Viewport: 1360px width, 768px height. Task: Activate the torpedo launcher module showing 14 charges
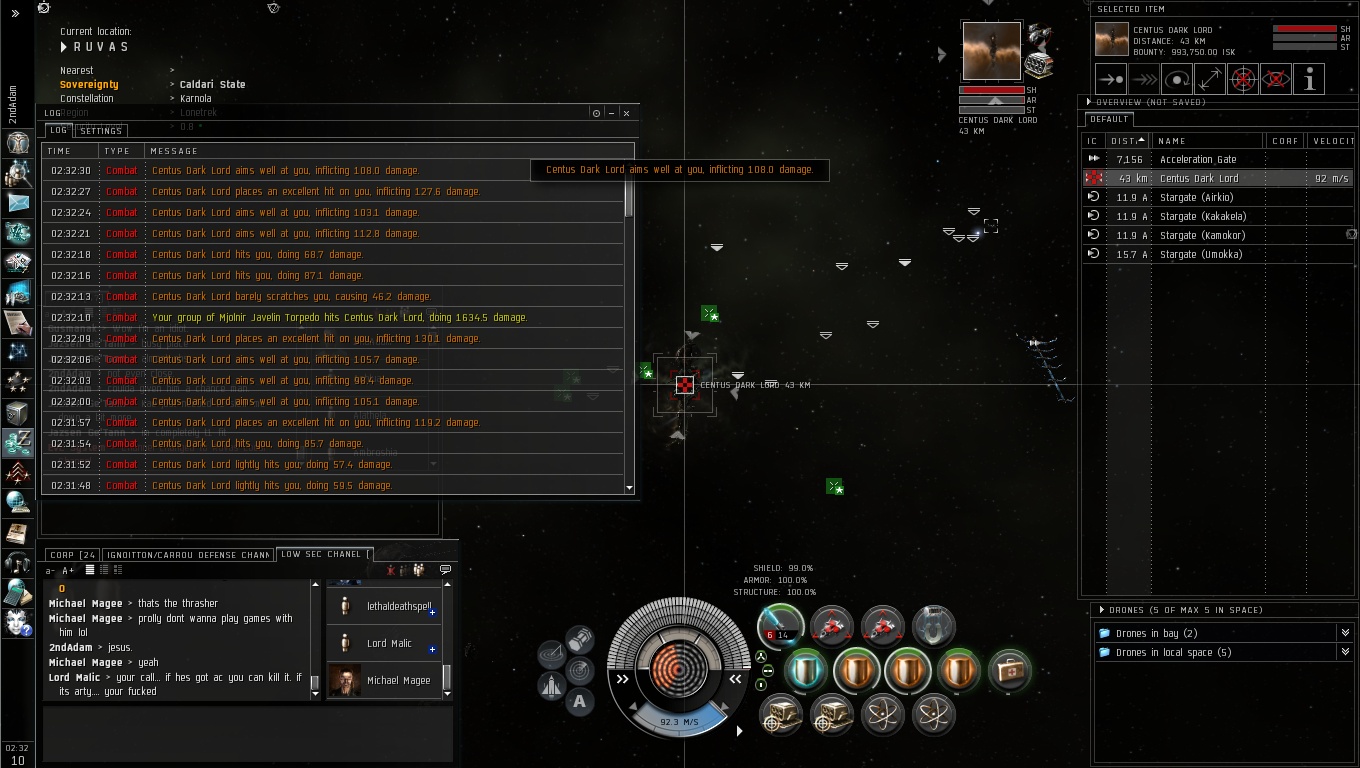pyautogui.click(x=781, y=625)
